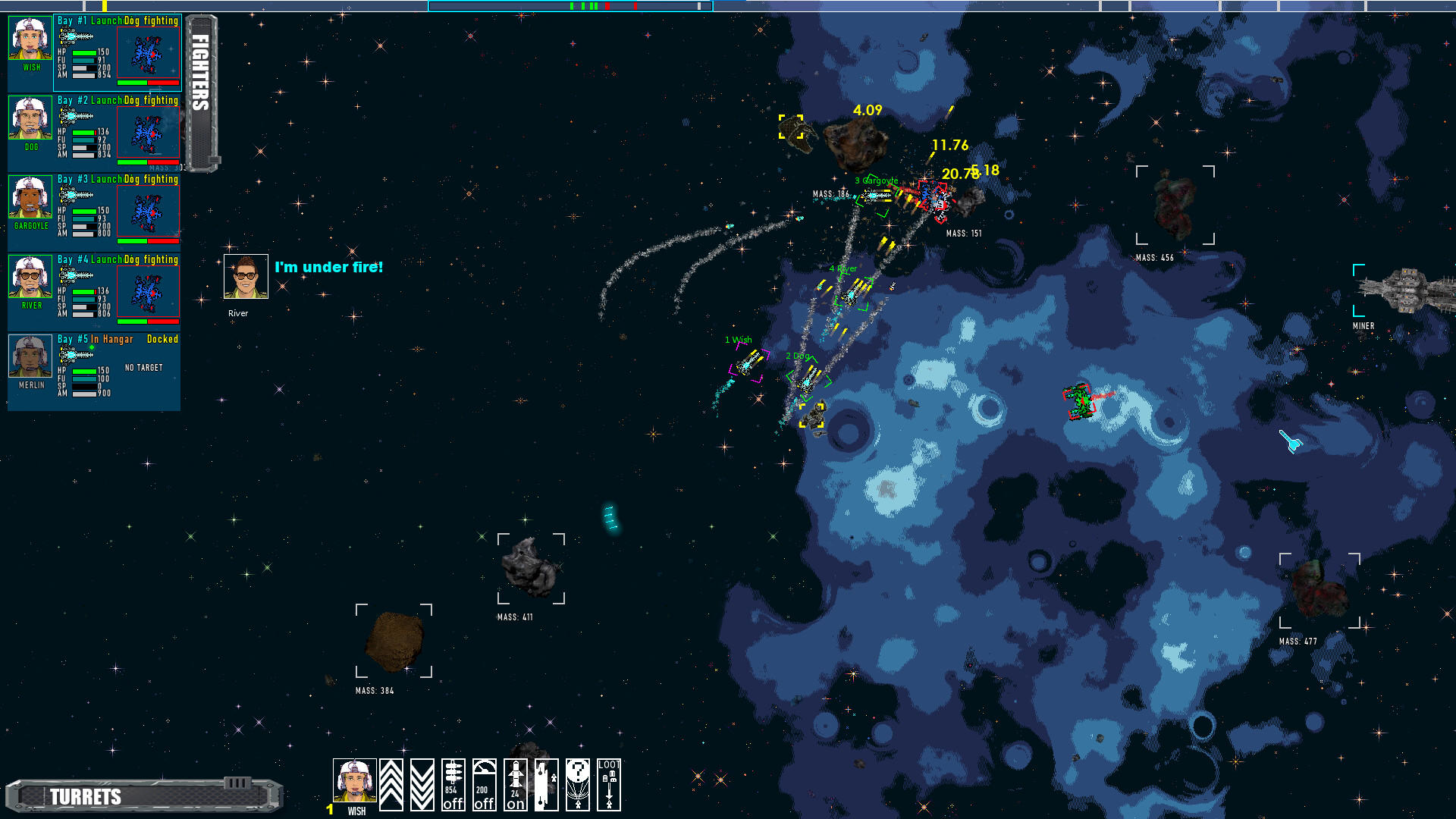Click River's chat portrait near 'I'm under fire!'

tap(244, 275)
